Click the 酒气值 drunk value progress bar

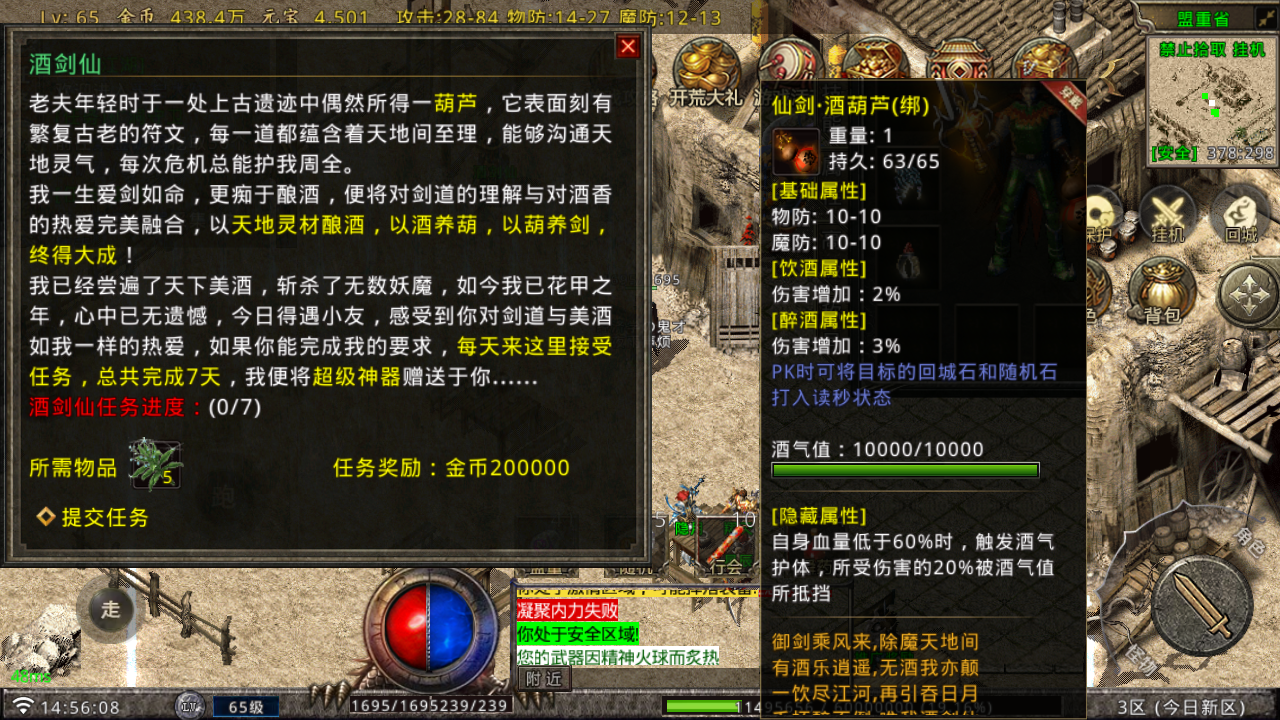click(905, 468)
